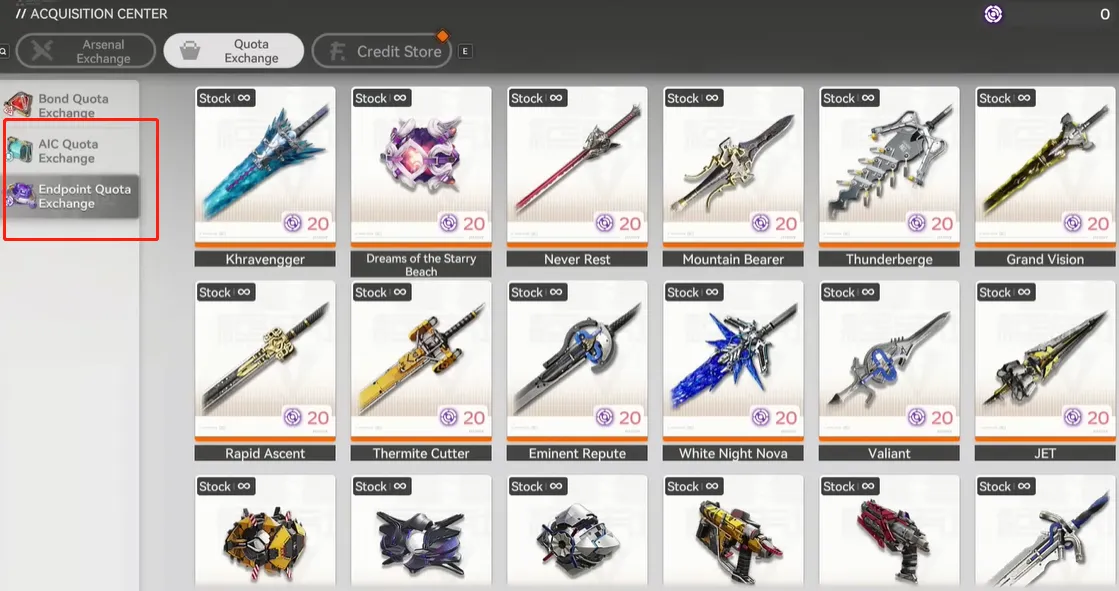
Task: Select the Quota Exchange tab
Action: pos(234,51)
